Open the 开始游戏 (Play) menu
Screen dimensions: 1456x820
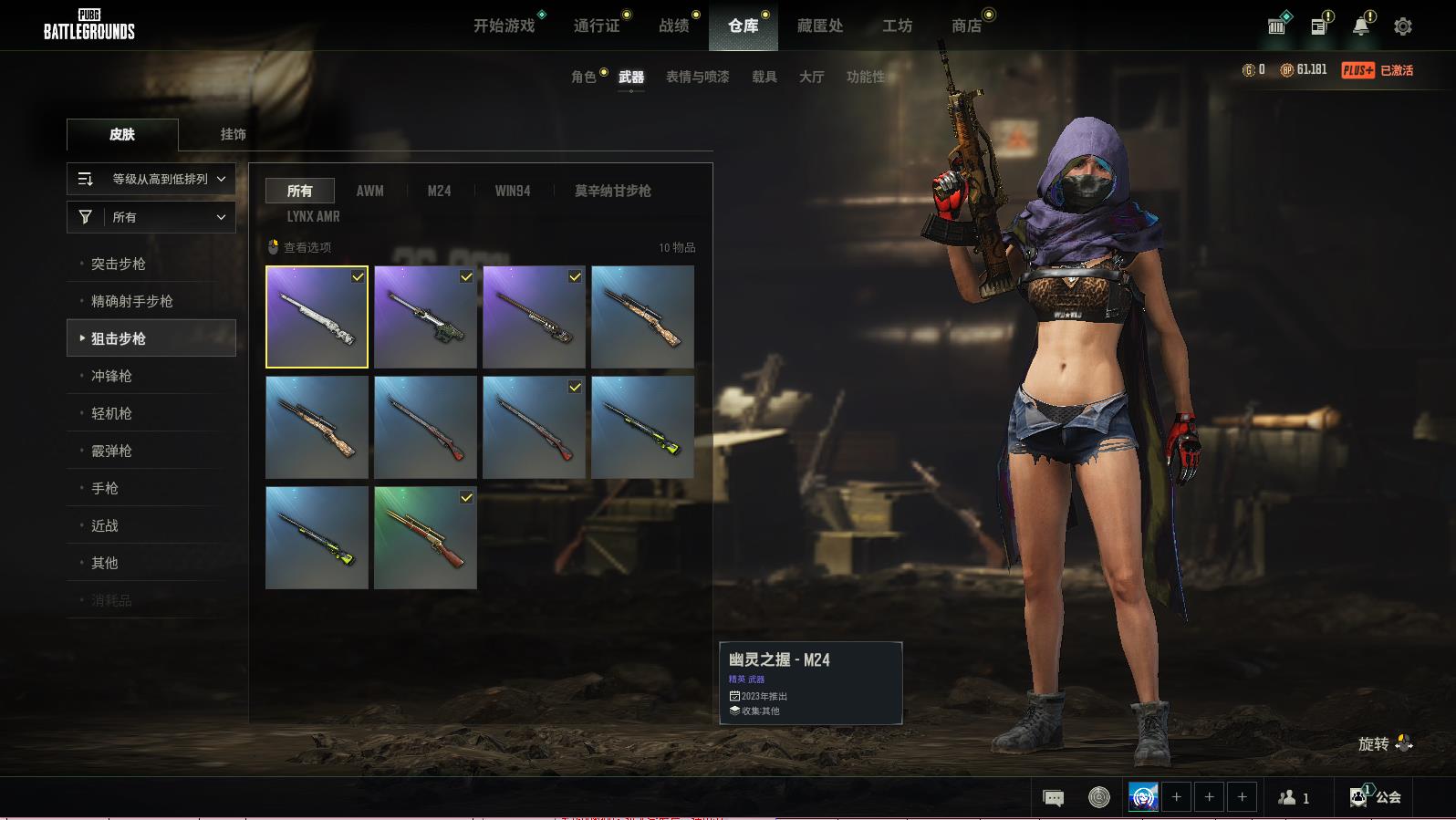504,26
